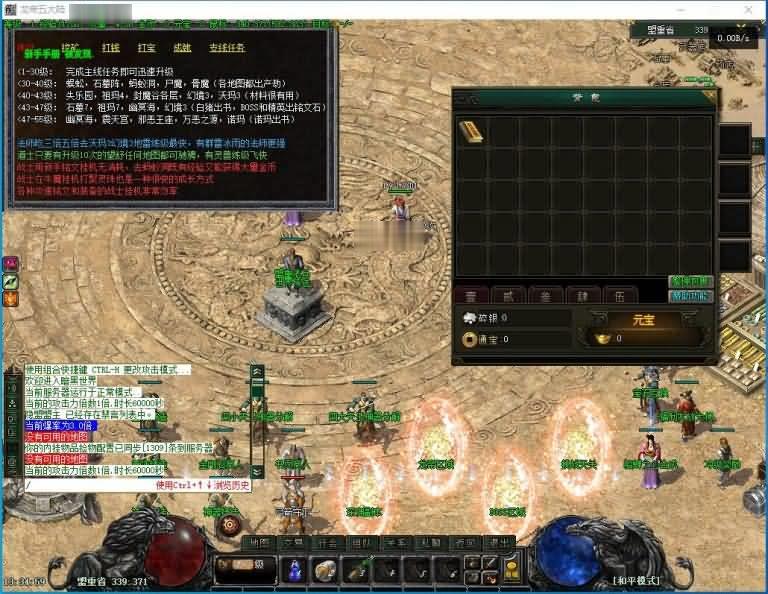768x594 pixels.
Task: Open the gold ingot shop icon
Action: (511, 570)
